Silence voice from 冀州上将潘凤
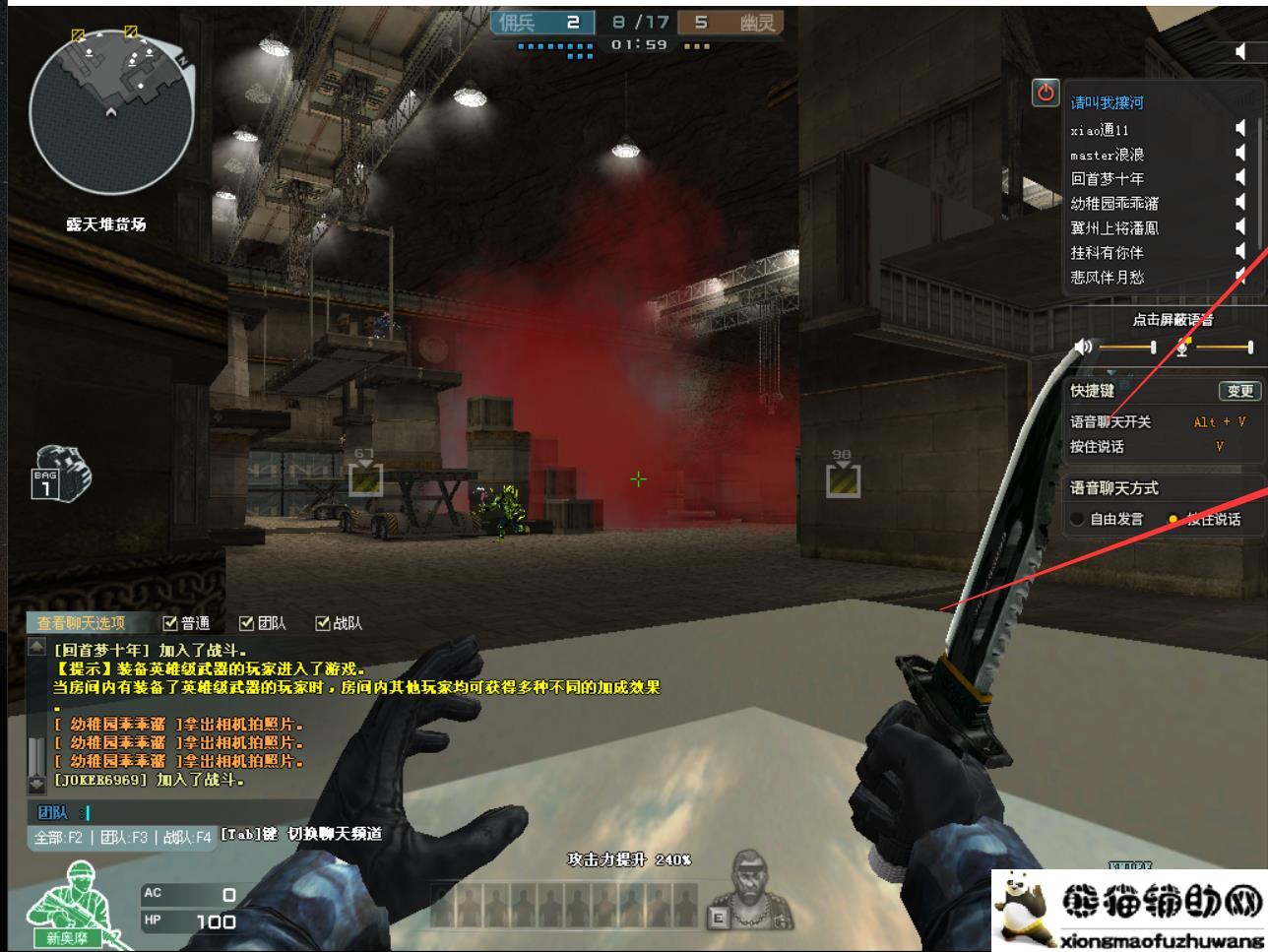Viewport: 1268px width, 952px height. click(1240, 227)
